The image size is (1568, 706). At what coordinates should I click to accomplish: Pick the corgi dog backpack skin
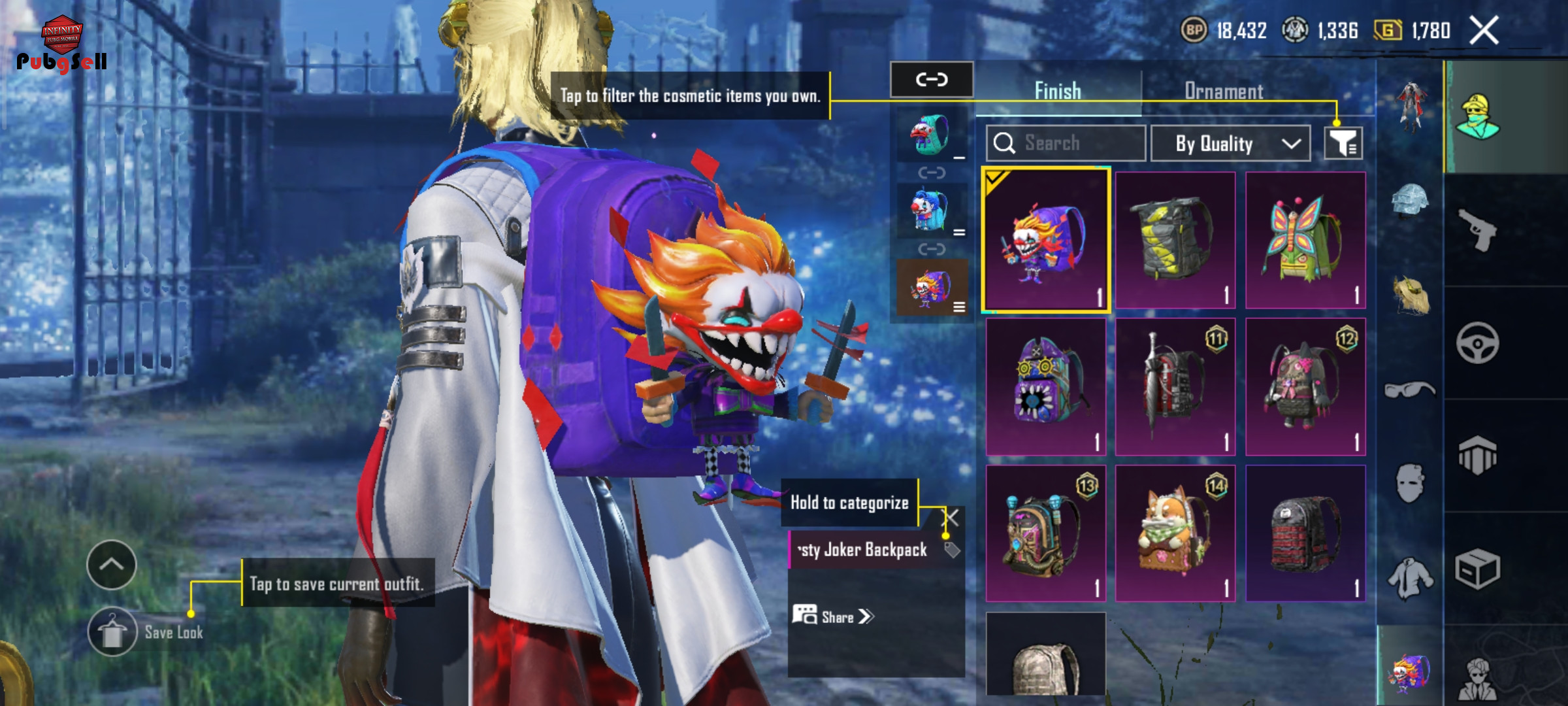point(1175,533)
